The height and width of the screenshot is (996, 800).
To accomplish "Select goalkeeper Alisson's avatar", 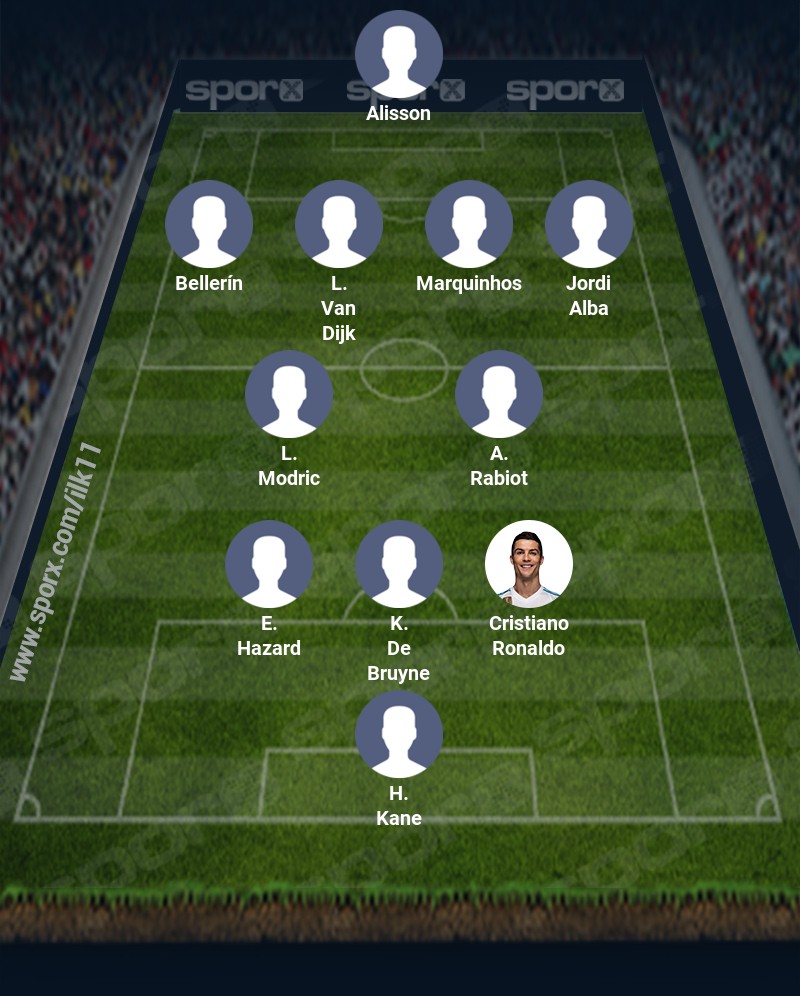I will pyautogui.click(x=399, y=54).
